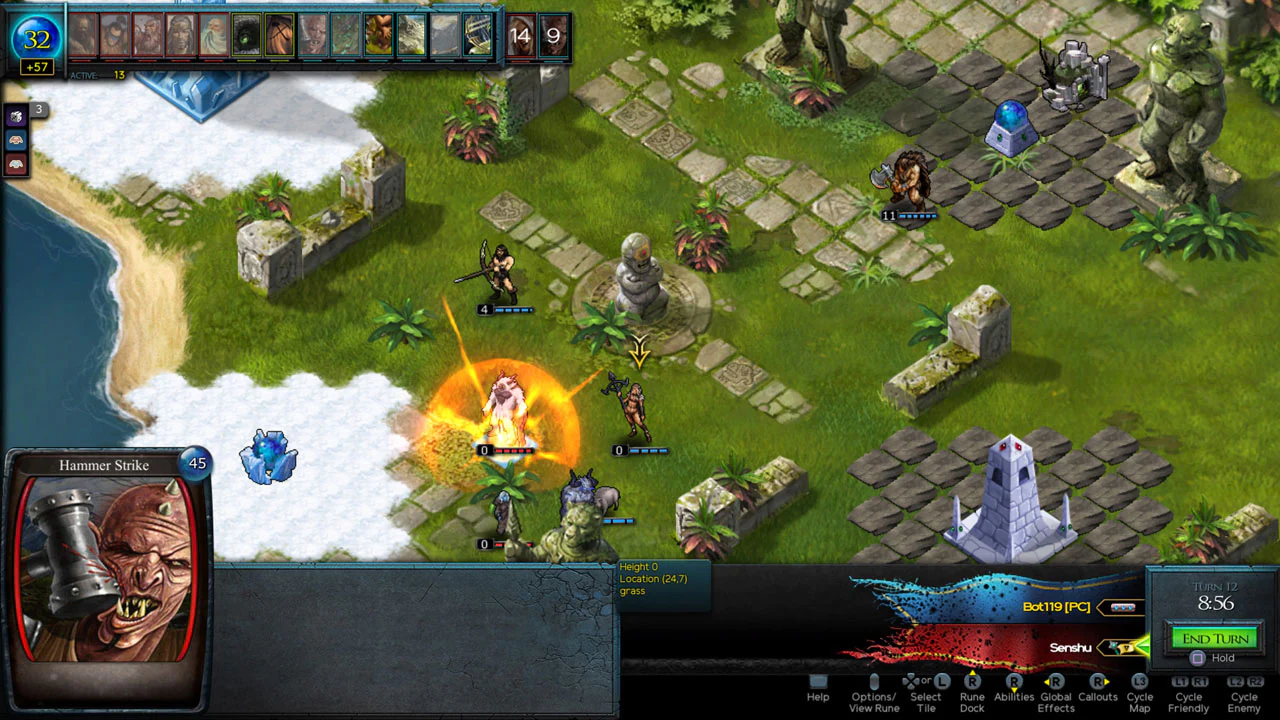Select the Bot119 [PC] player banner

pyautogui.click(x=1055, y=607)
